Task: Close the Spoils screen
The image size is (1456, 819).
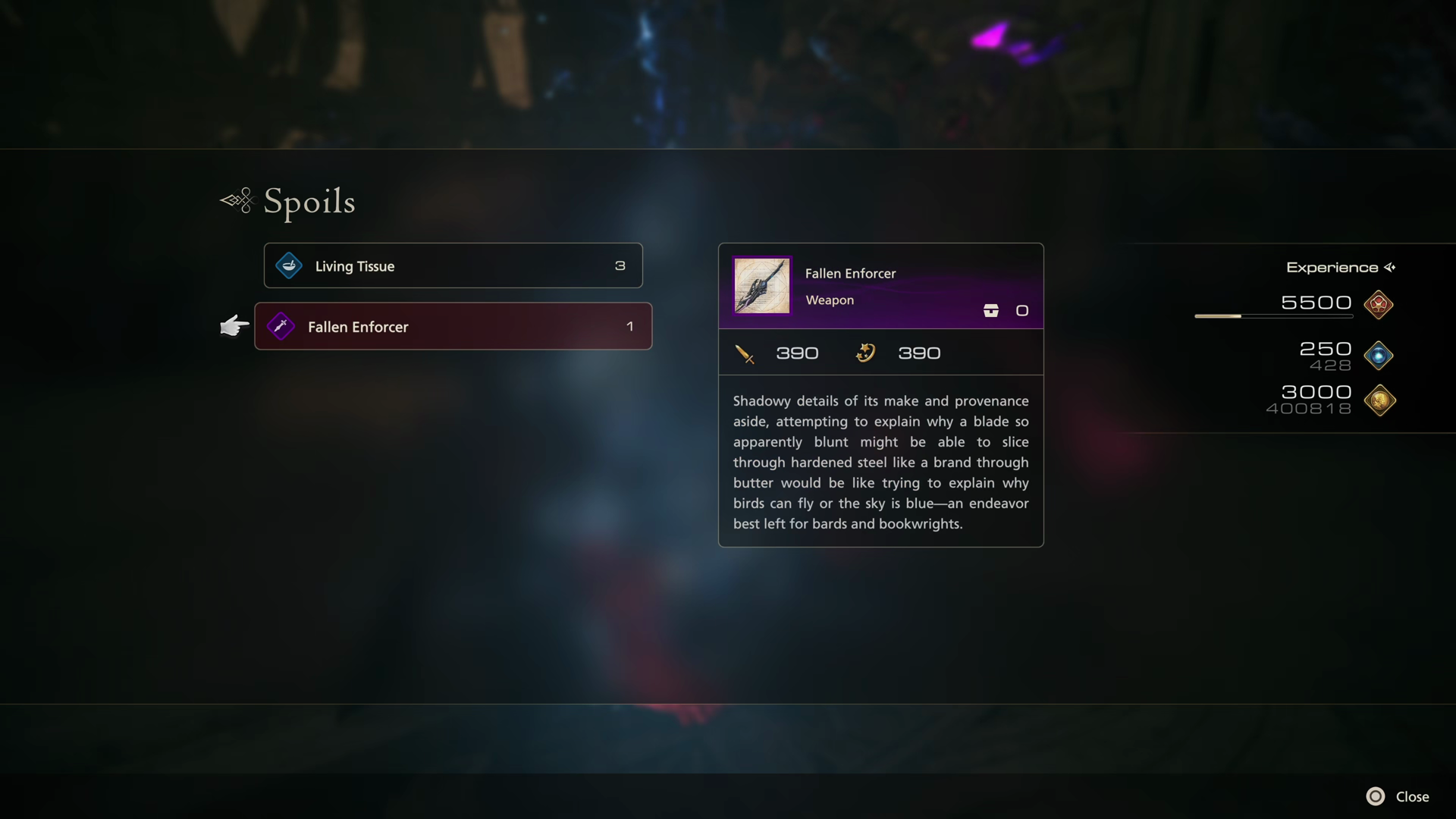Action: coord(1398,796)
